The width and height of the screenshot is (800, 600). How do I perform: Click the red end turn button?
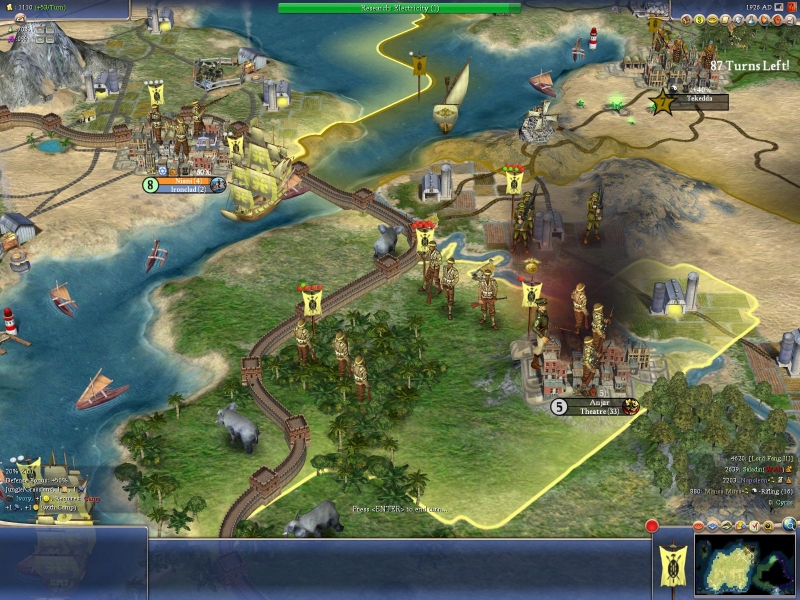(x=652, y=526)
